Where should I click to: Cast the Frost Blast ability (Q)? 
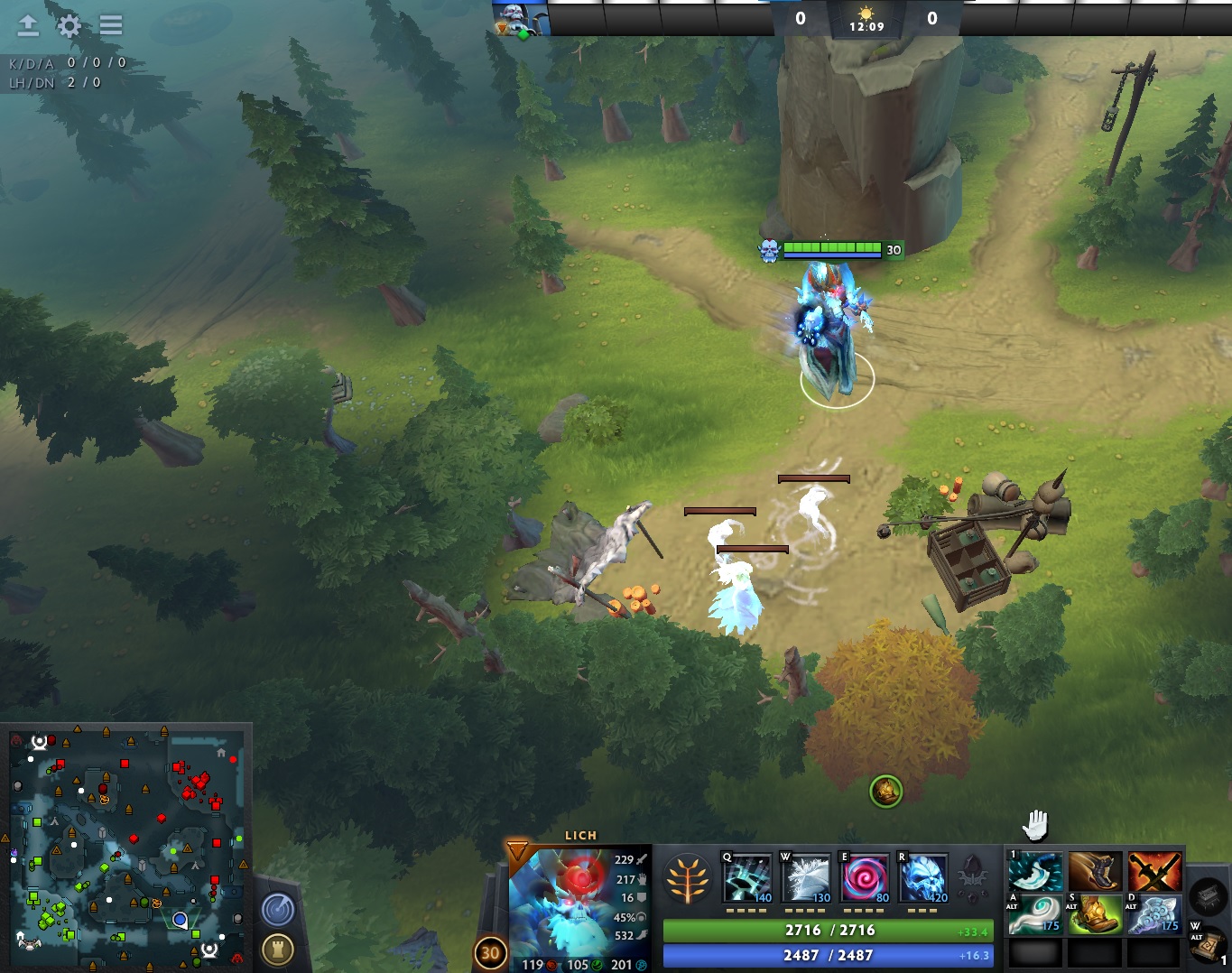tap(747, 877)
